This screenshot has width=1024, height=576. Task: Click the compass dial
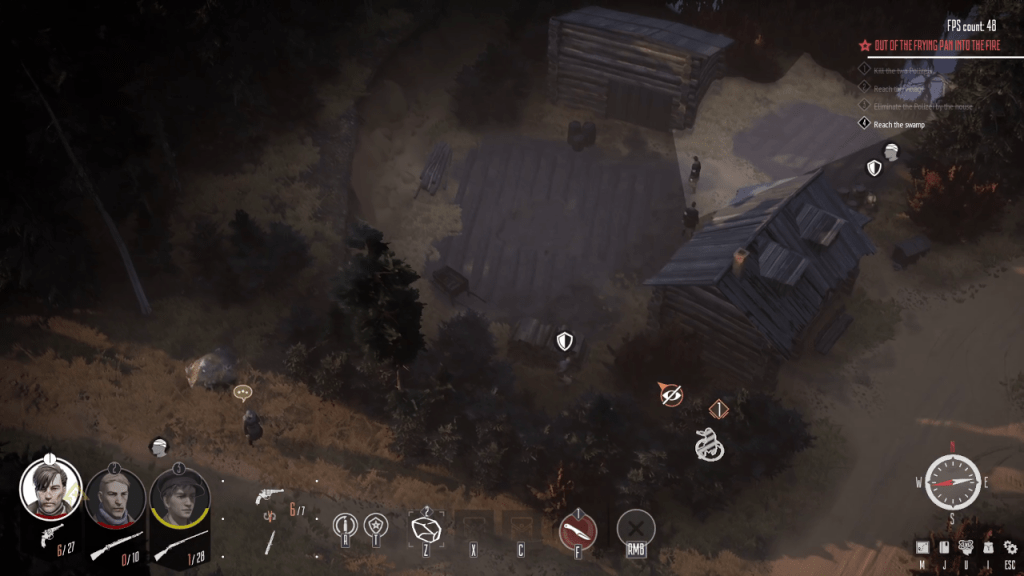952,483
